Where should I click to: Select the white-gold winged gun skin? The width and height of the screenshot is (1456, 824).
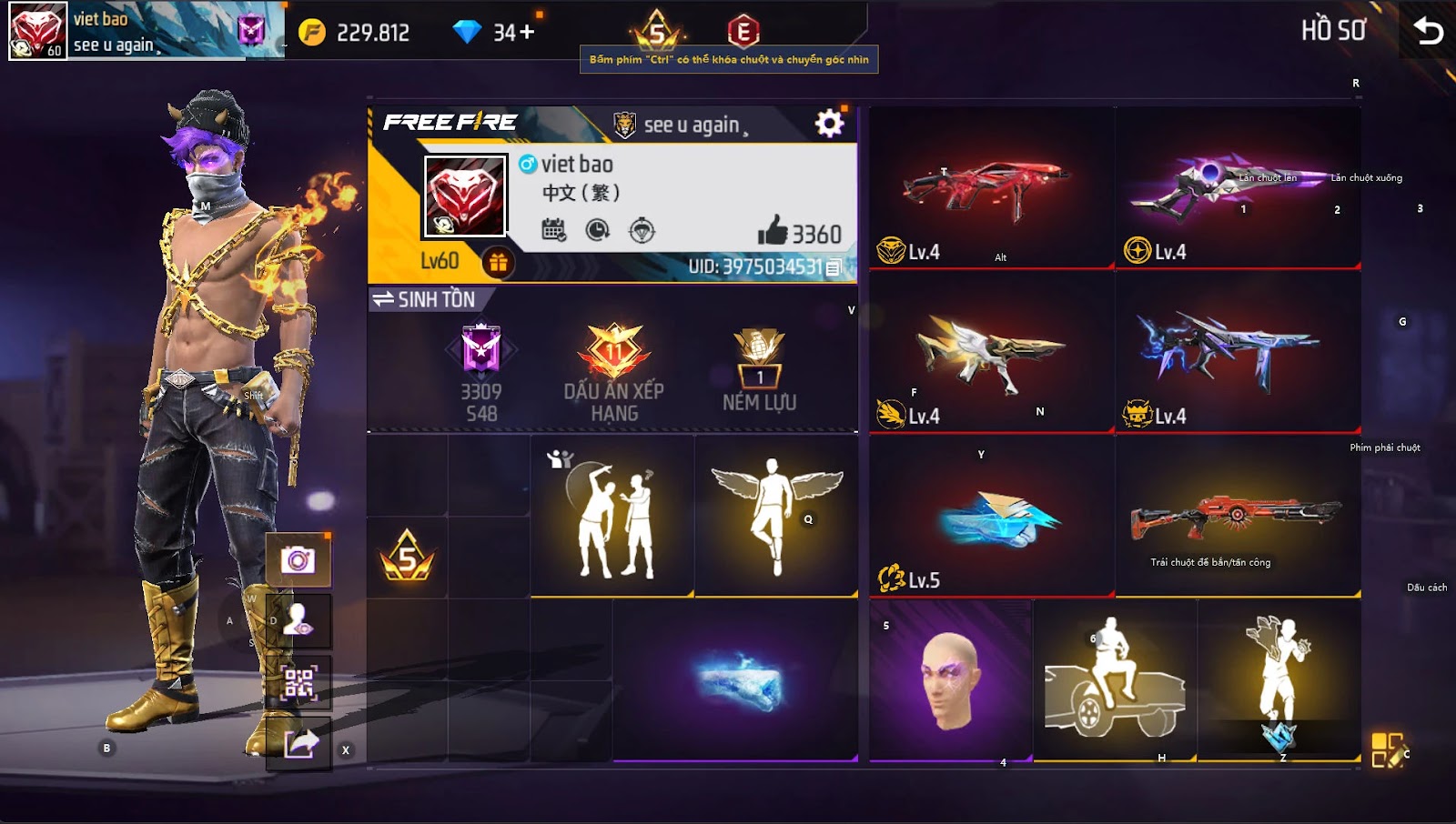(x=990, y=350)
